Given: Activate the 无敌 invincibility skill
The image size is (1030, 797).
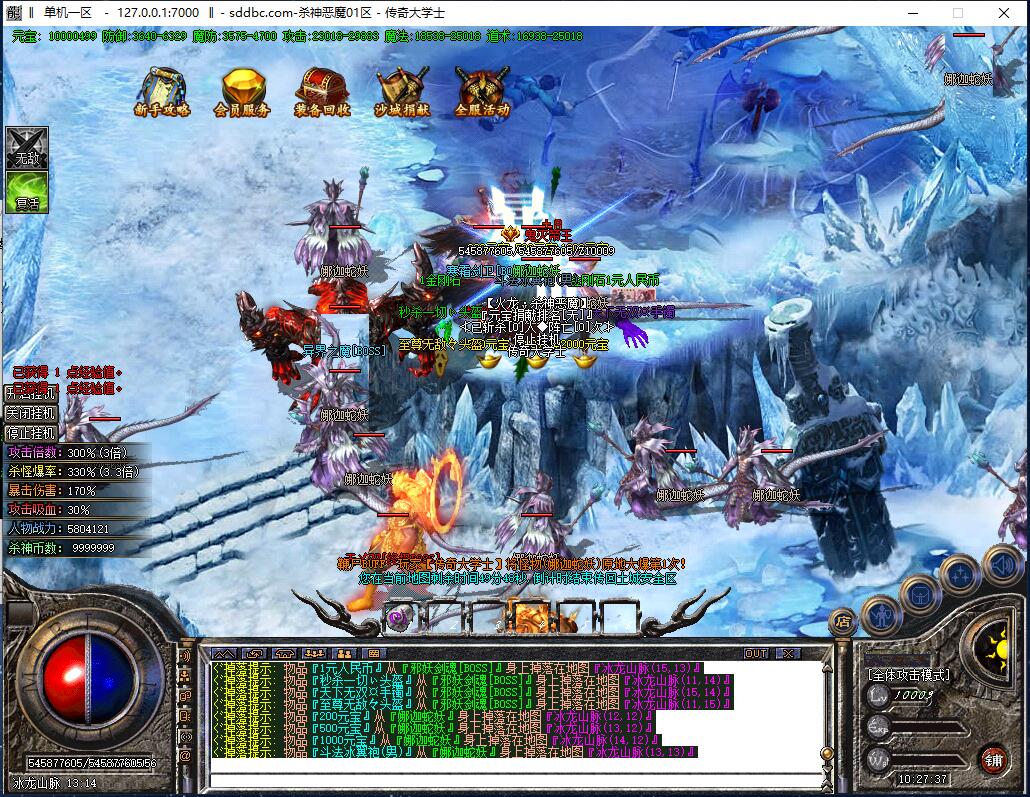Looking at the screenshot, I should pos(26,148).
